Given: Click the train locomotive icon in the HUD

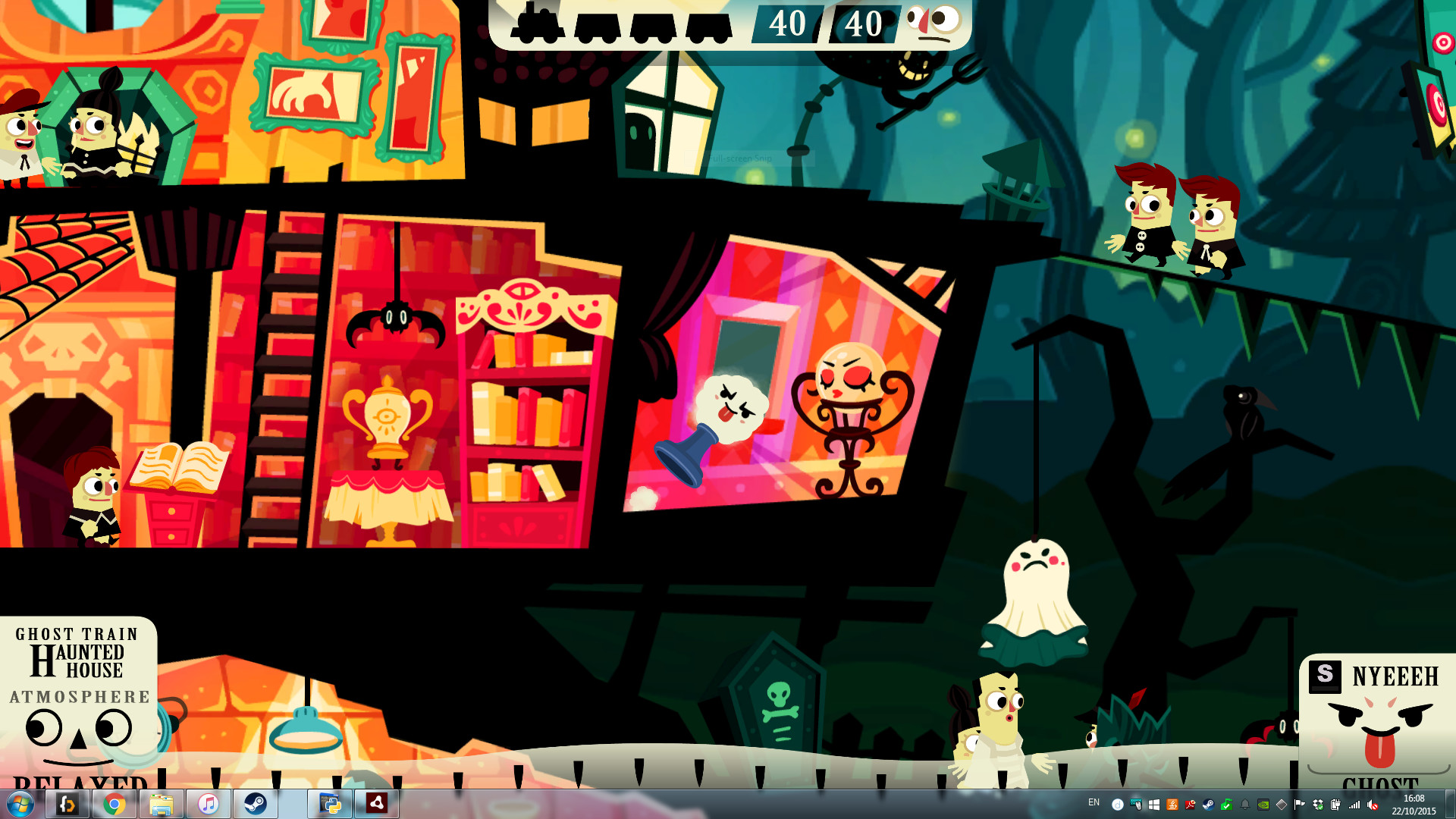Looking at the screenshot, I should pyautogui.click(x=538, y=24).
